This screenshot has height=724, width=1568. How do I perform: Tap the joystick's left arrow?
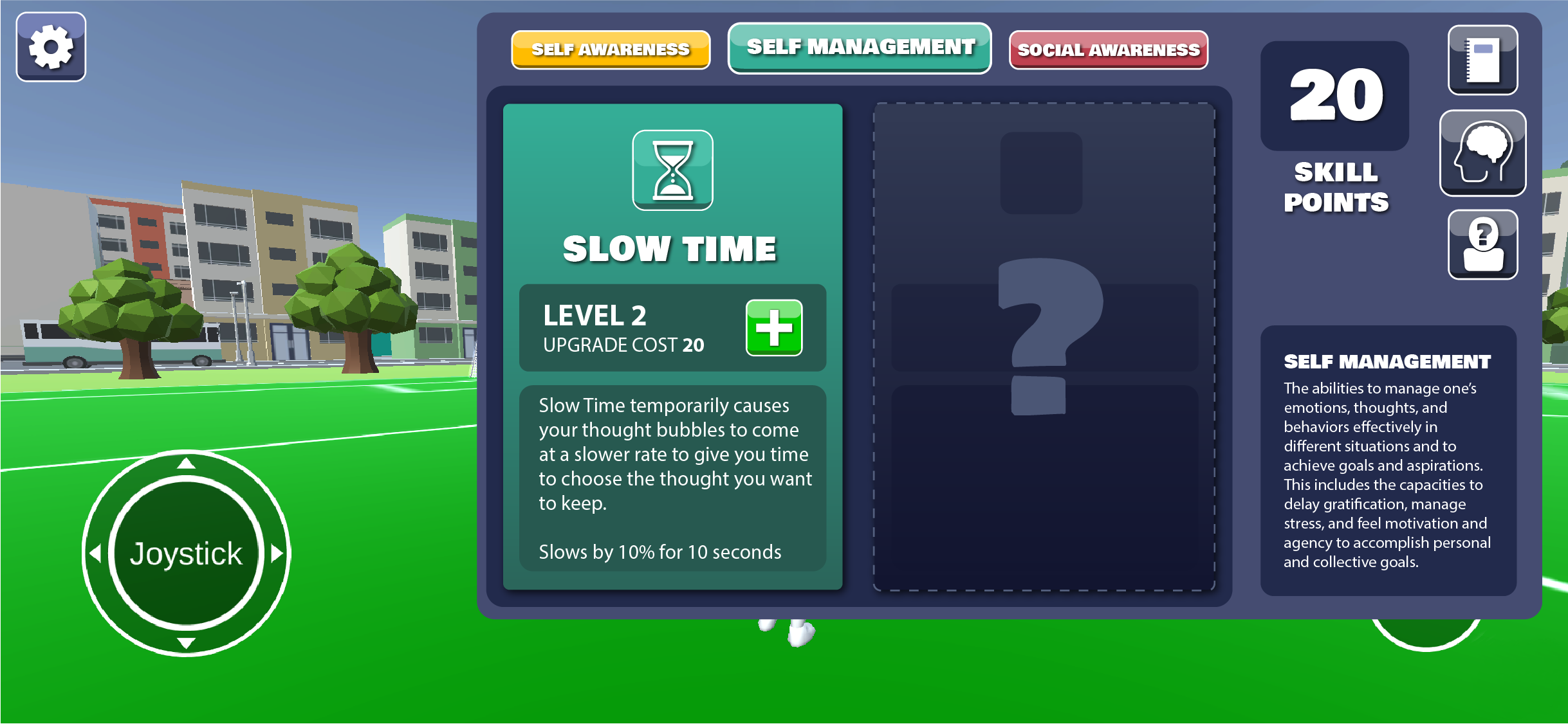coord(96,553)
